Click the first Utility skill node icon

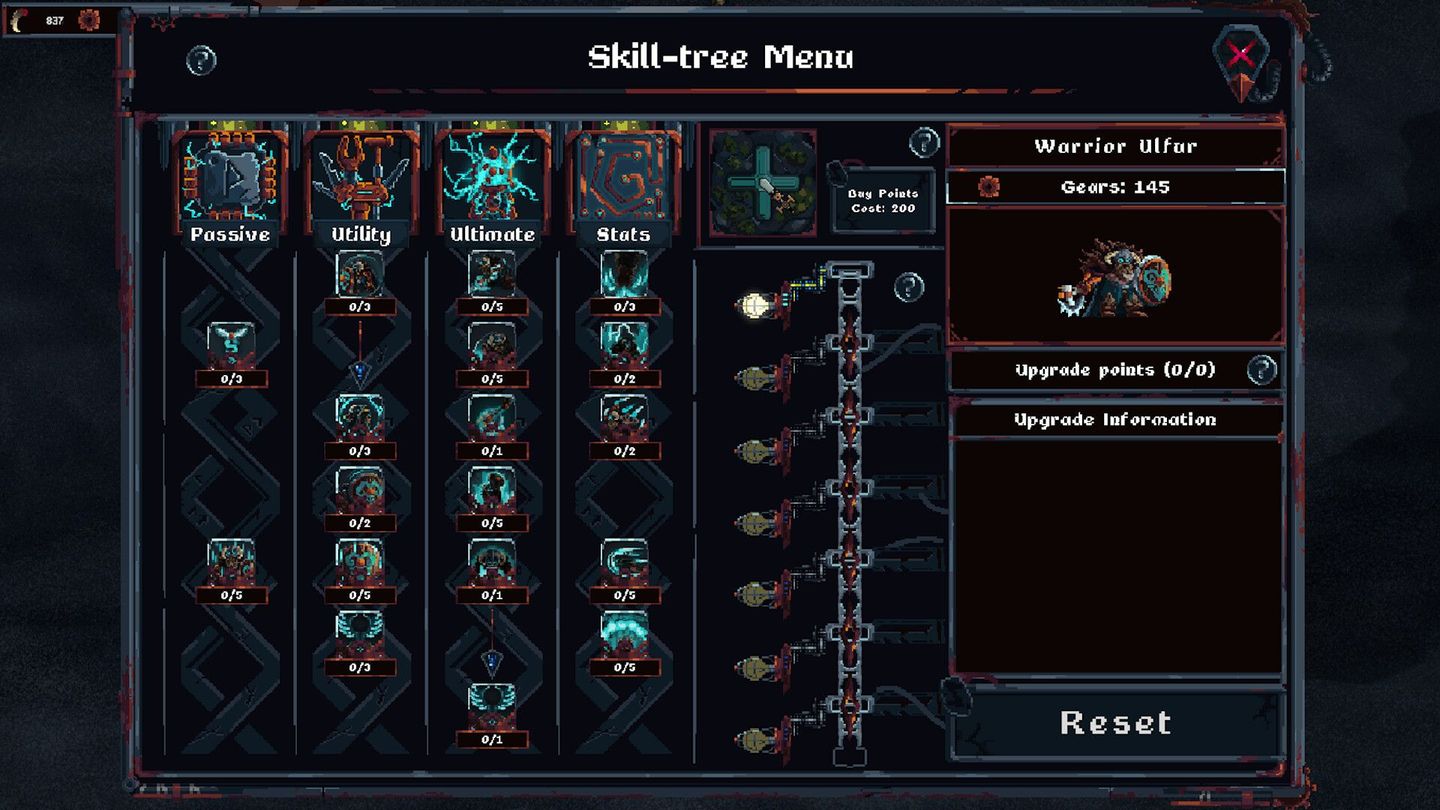pyautogui.click(x=360, y=275)
